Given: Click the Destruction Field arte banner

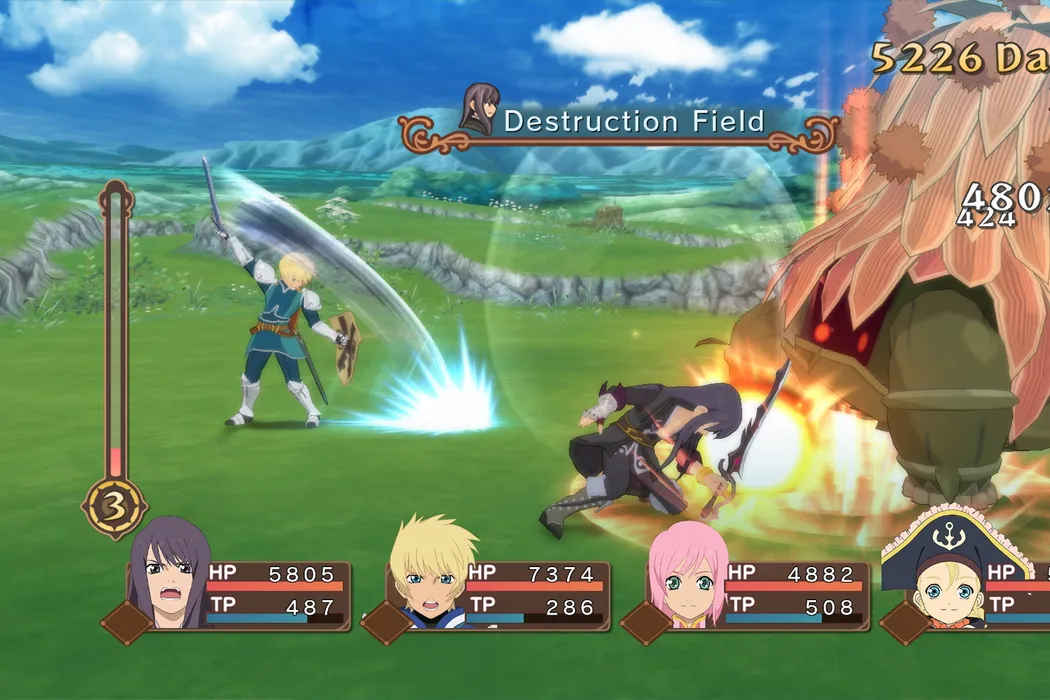Looking at the screenshot, I should coord(620,124).
